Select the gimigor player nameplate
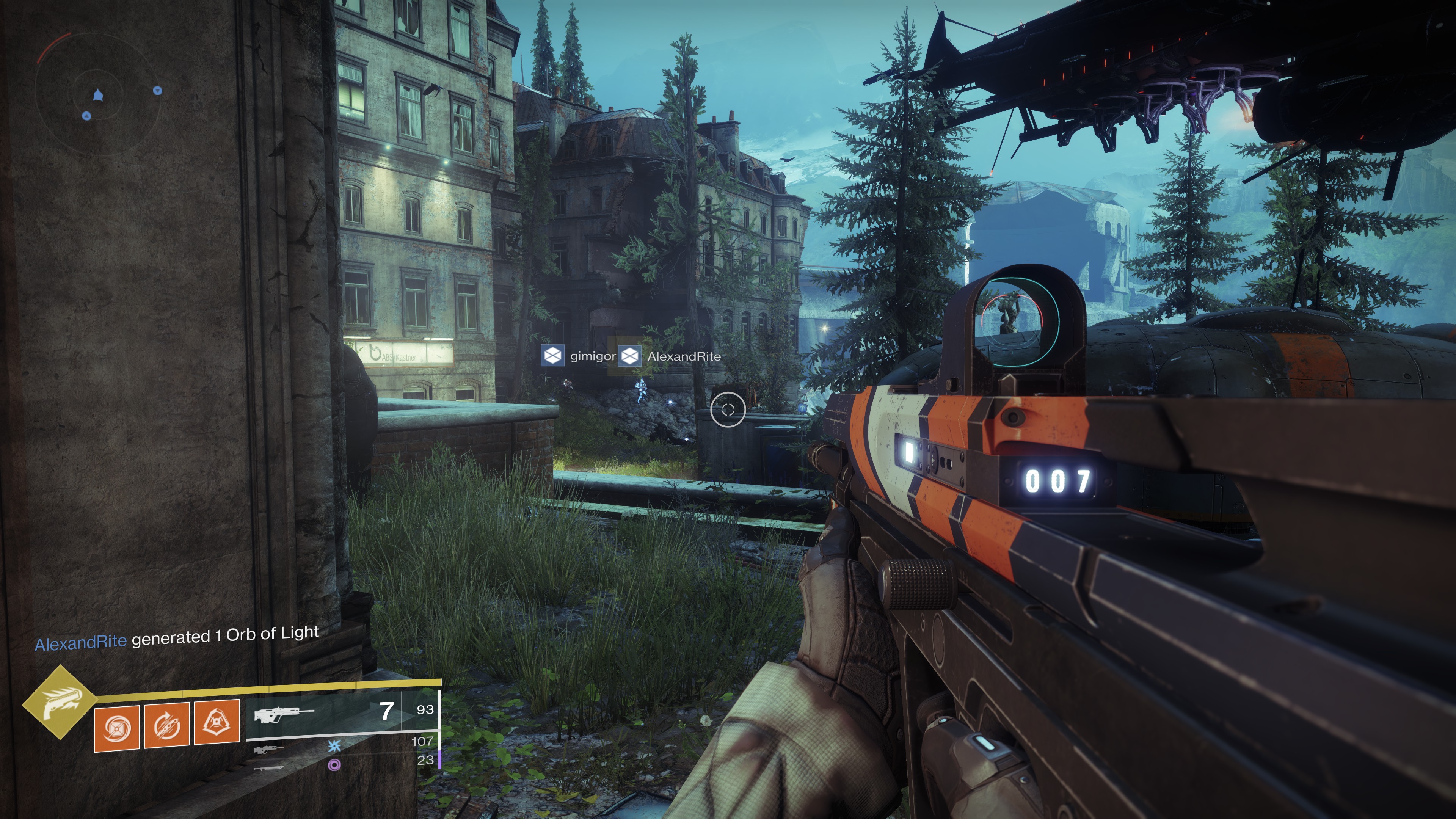 pos(578,356)
